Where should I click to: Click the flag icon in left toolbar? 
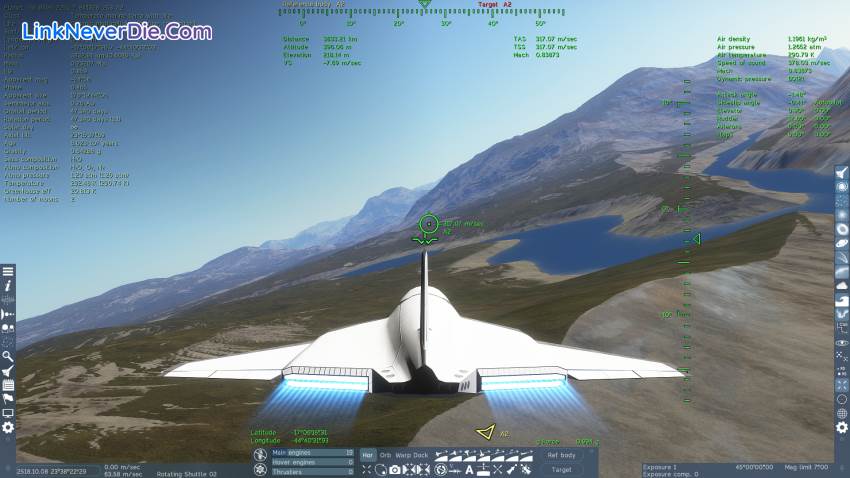(x=8, y=398)
